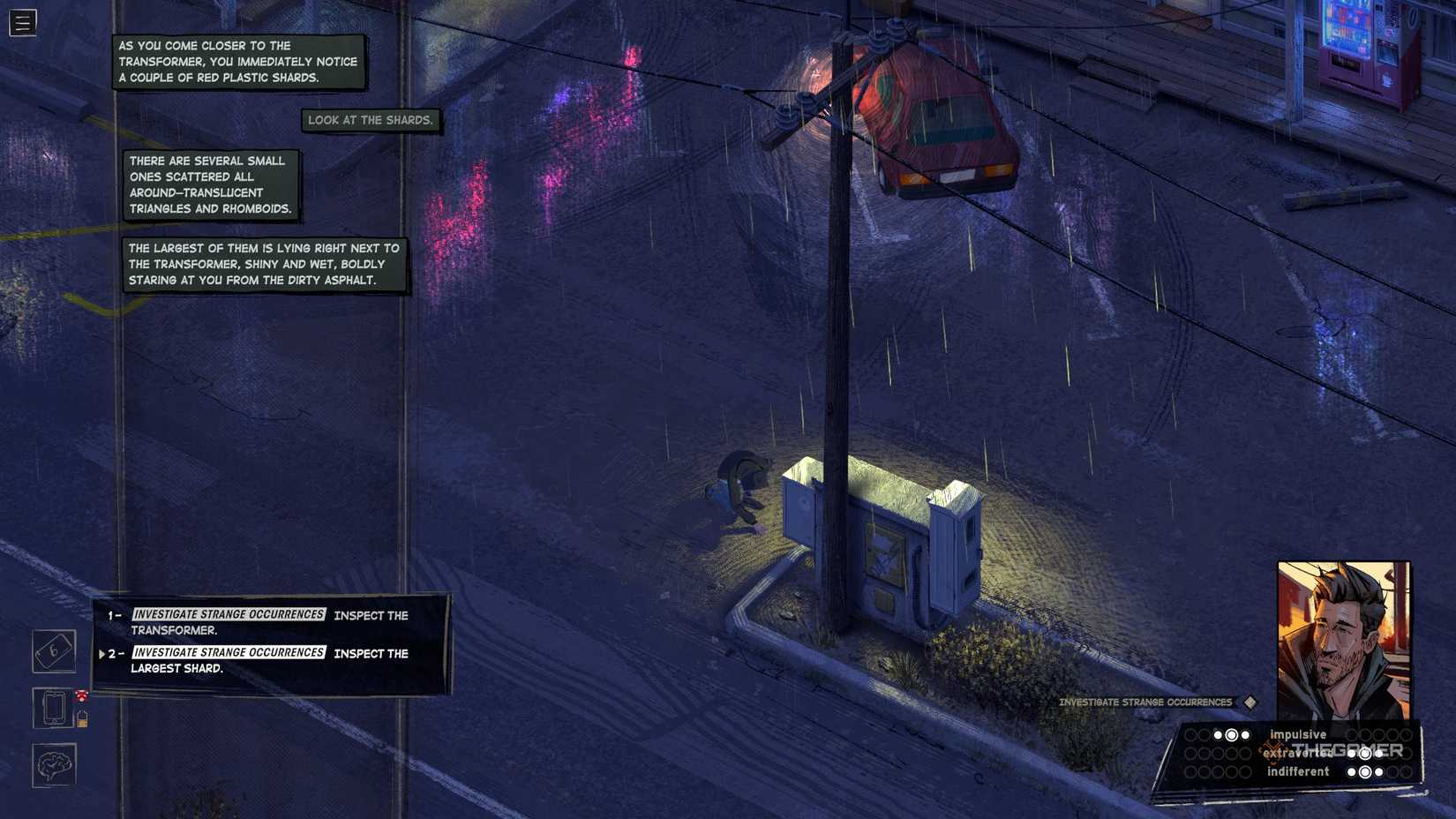Screen dimensions: 1456x819
Task: Select a filled dot on the impulsive trait row
Action: coord(1218,735)
